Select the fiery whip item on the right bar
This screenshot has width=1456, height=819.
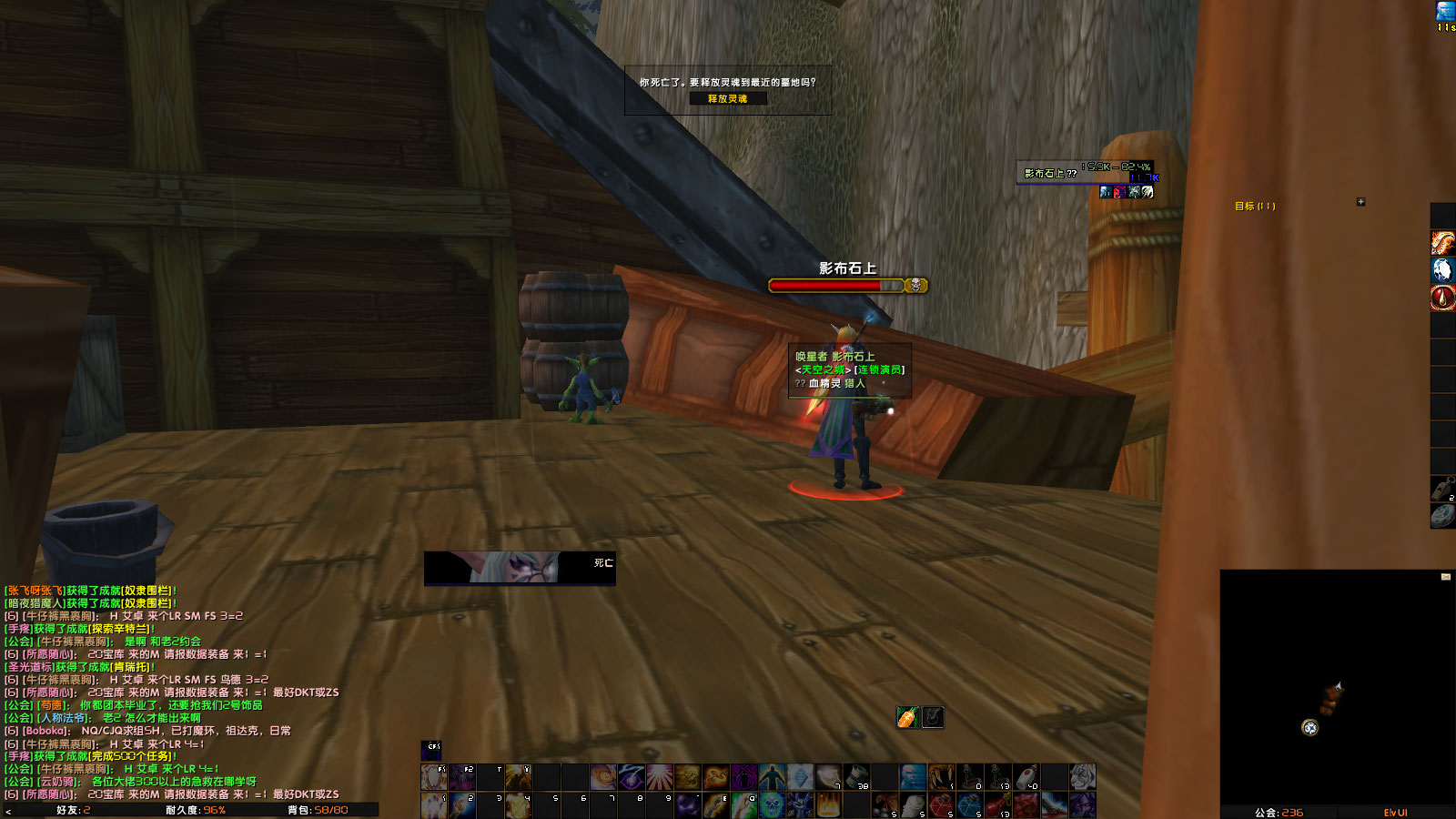[x=1442, y=243]
